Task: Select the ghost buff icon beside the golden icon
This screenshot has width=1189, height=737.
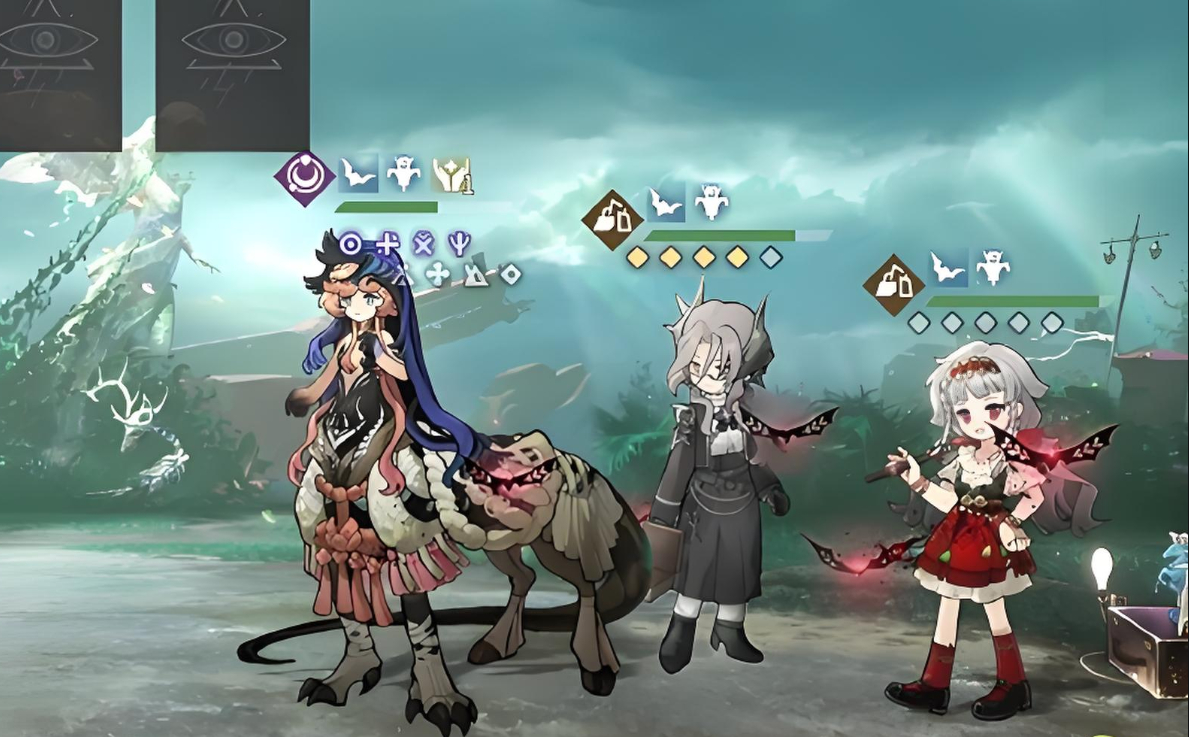Action: coord(404,174)
